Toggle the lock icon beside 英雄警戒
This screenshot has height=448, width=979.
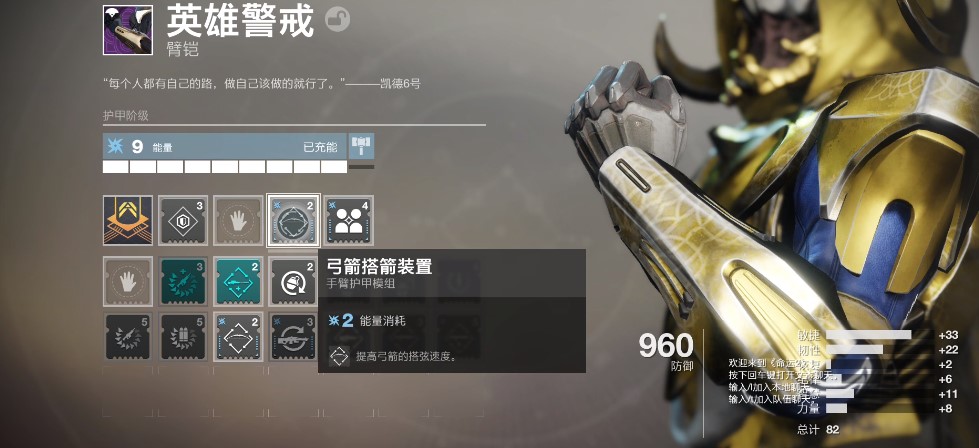[x=338, y=21]
